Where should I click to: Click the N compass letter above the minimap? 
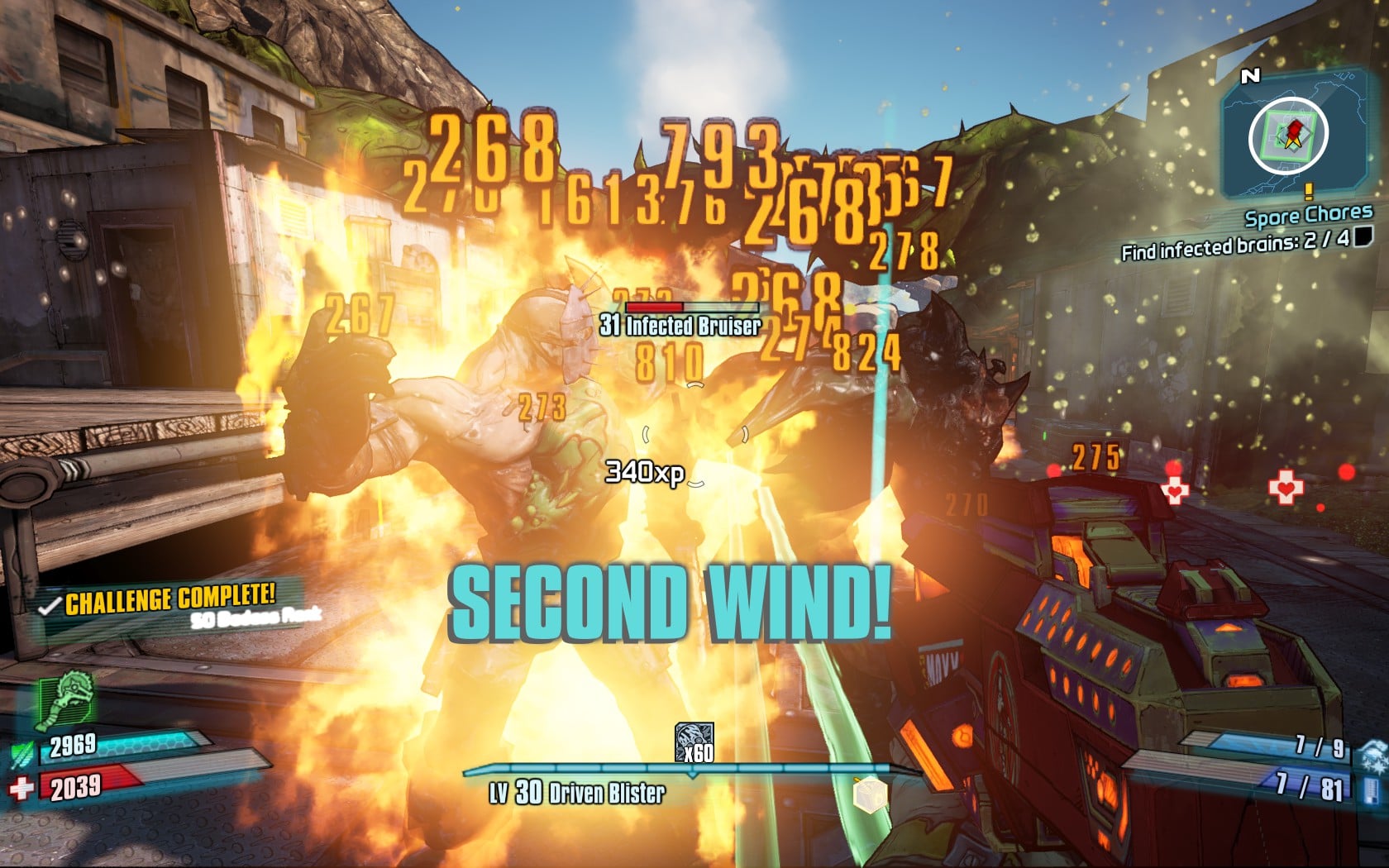[x=1249, y=74]
